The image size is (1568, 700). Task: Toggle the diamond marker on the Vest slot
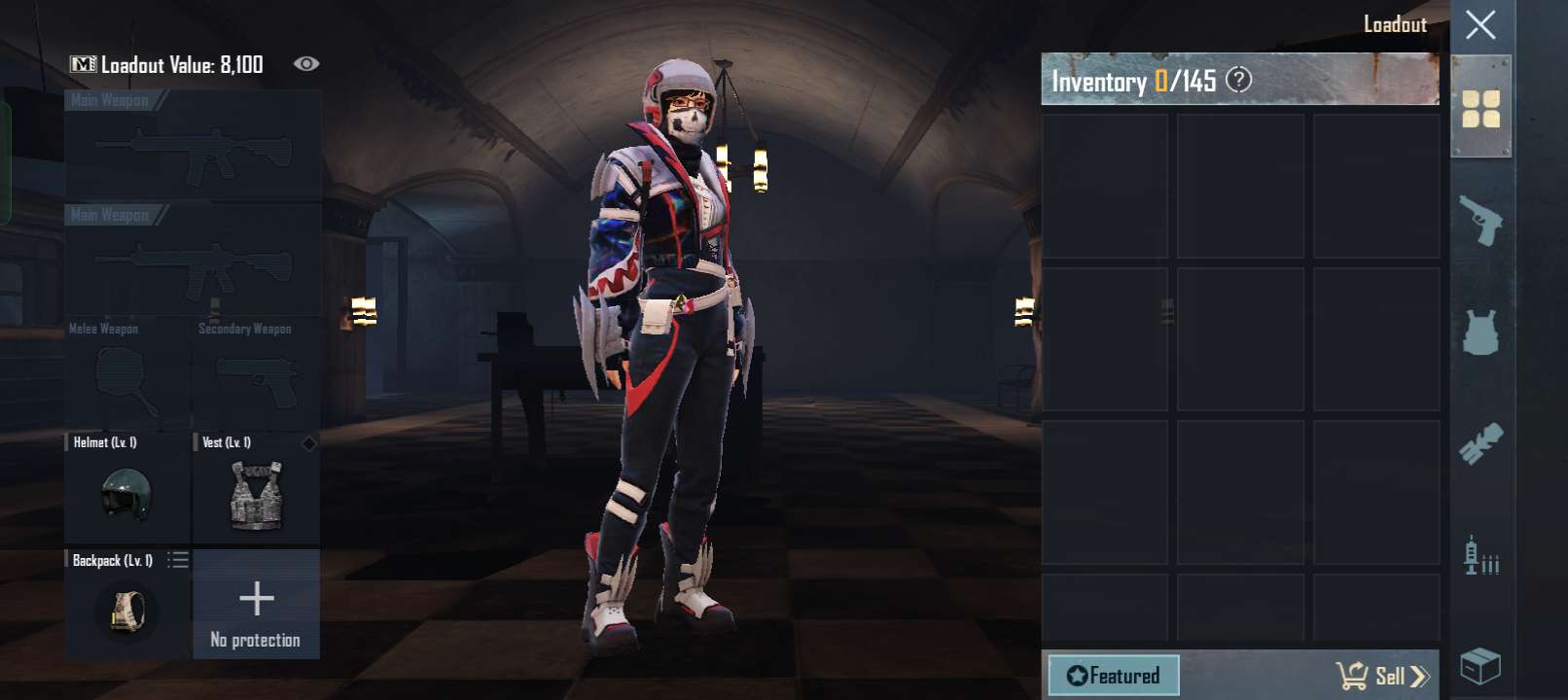310,443
